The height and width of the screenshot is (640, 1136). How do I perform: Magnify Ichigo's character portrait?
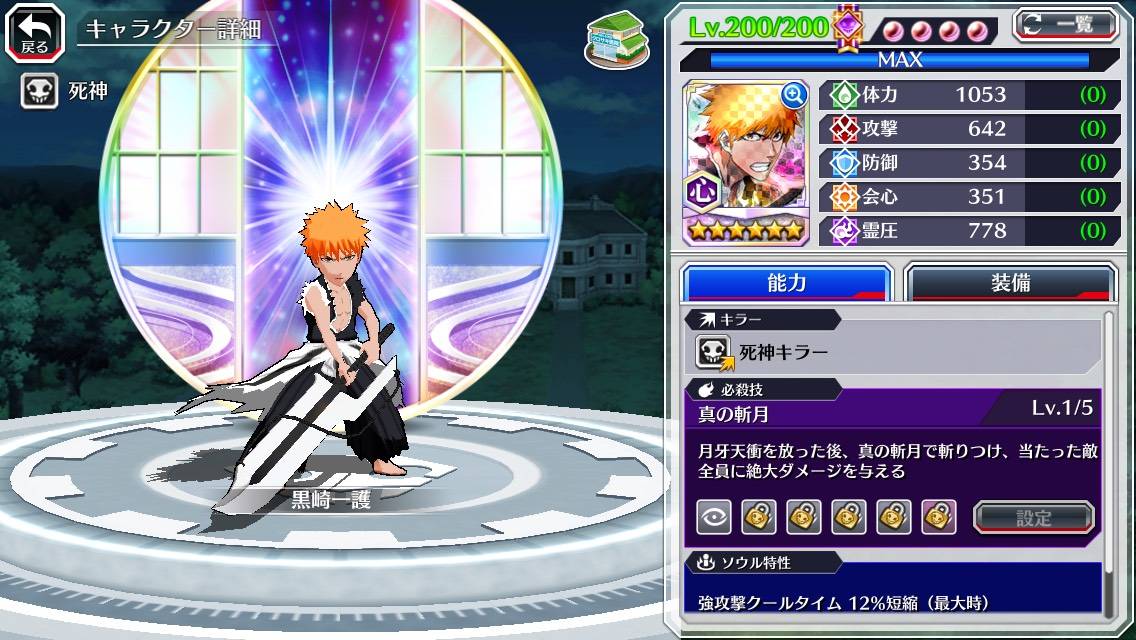(794, 95)
